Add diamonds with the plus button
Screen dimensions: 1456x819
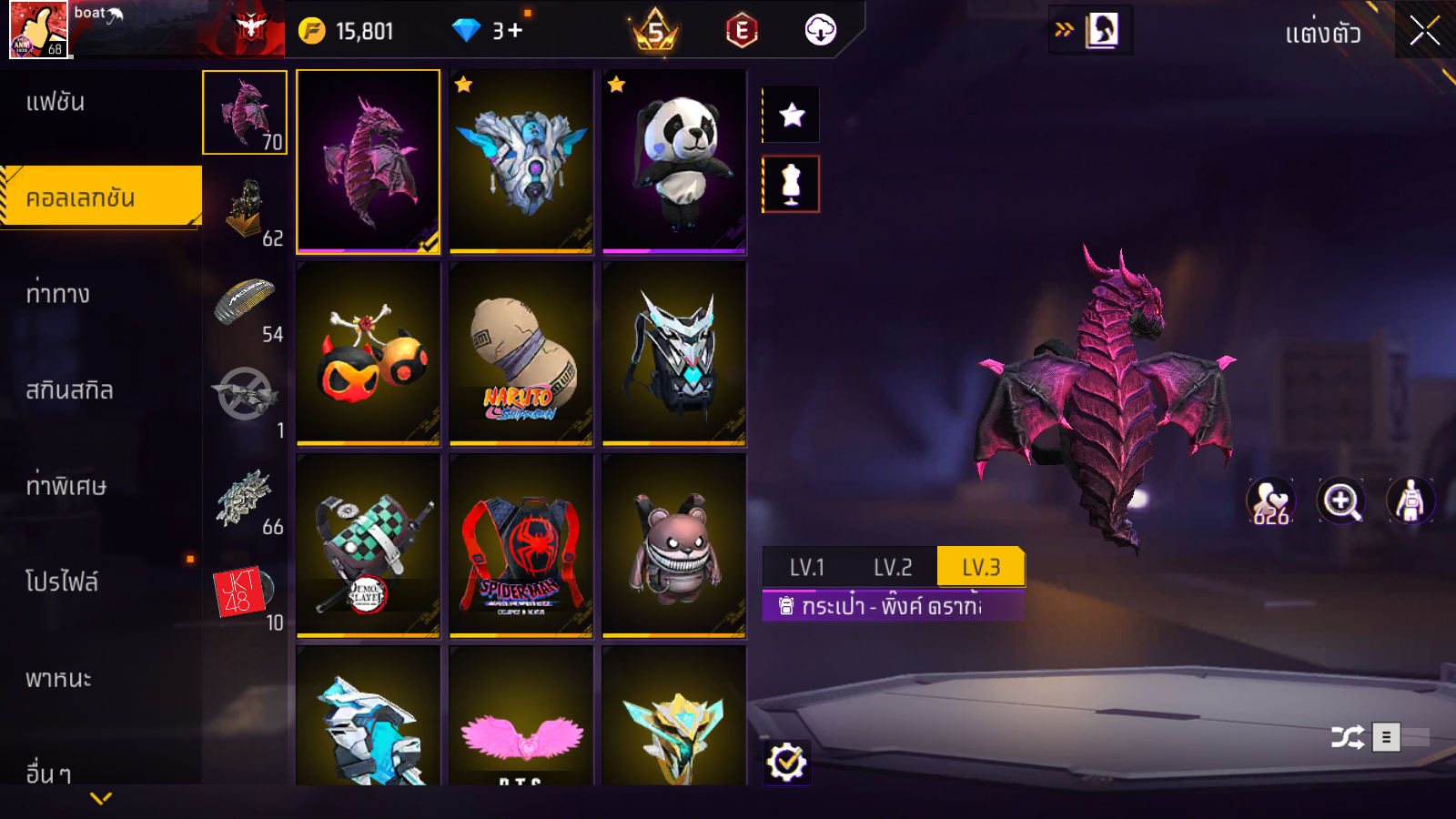(515, 31)
